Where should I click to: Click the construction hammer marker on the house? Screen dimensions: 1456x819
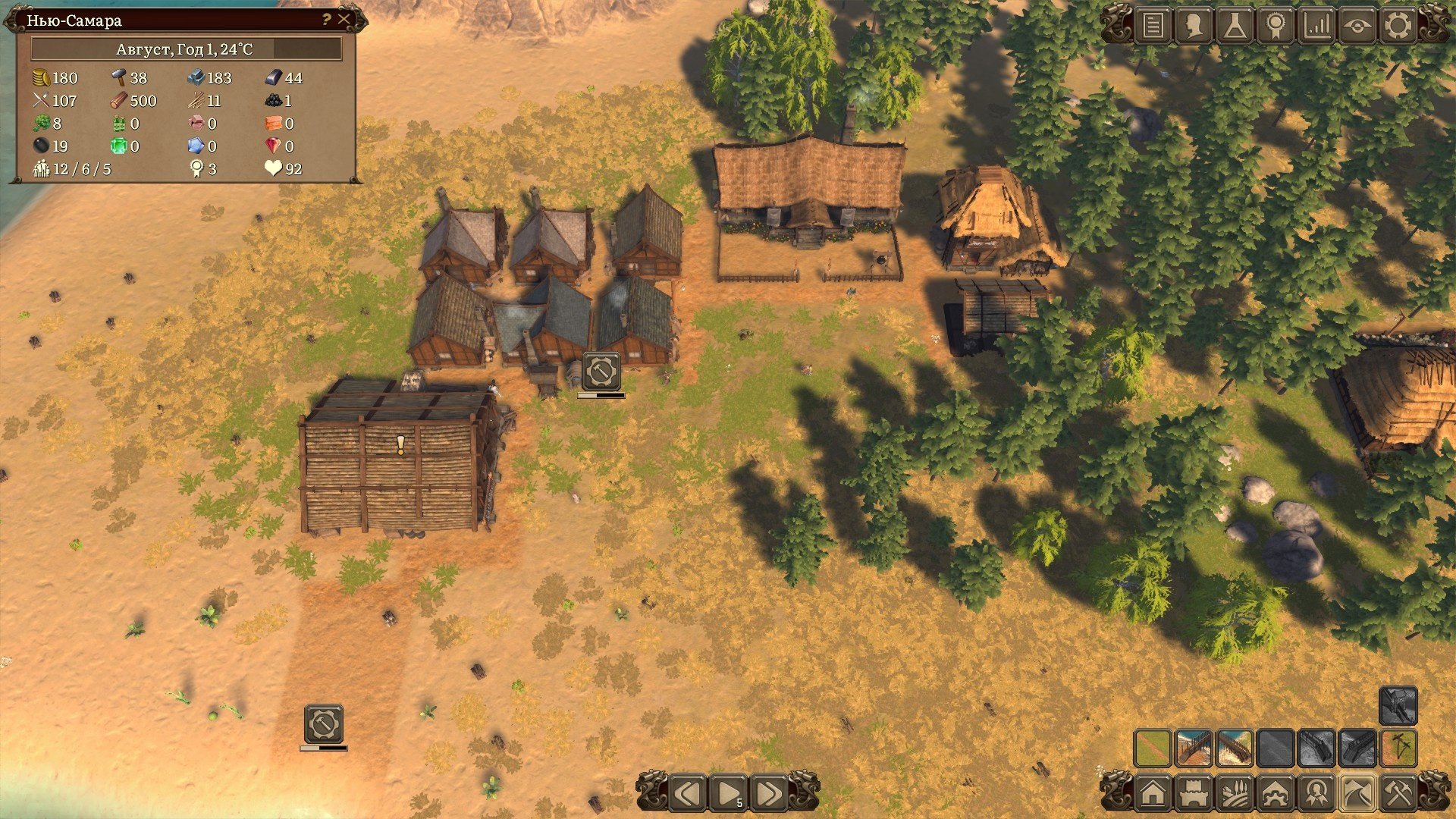(x=601, y=372)
